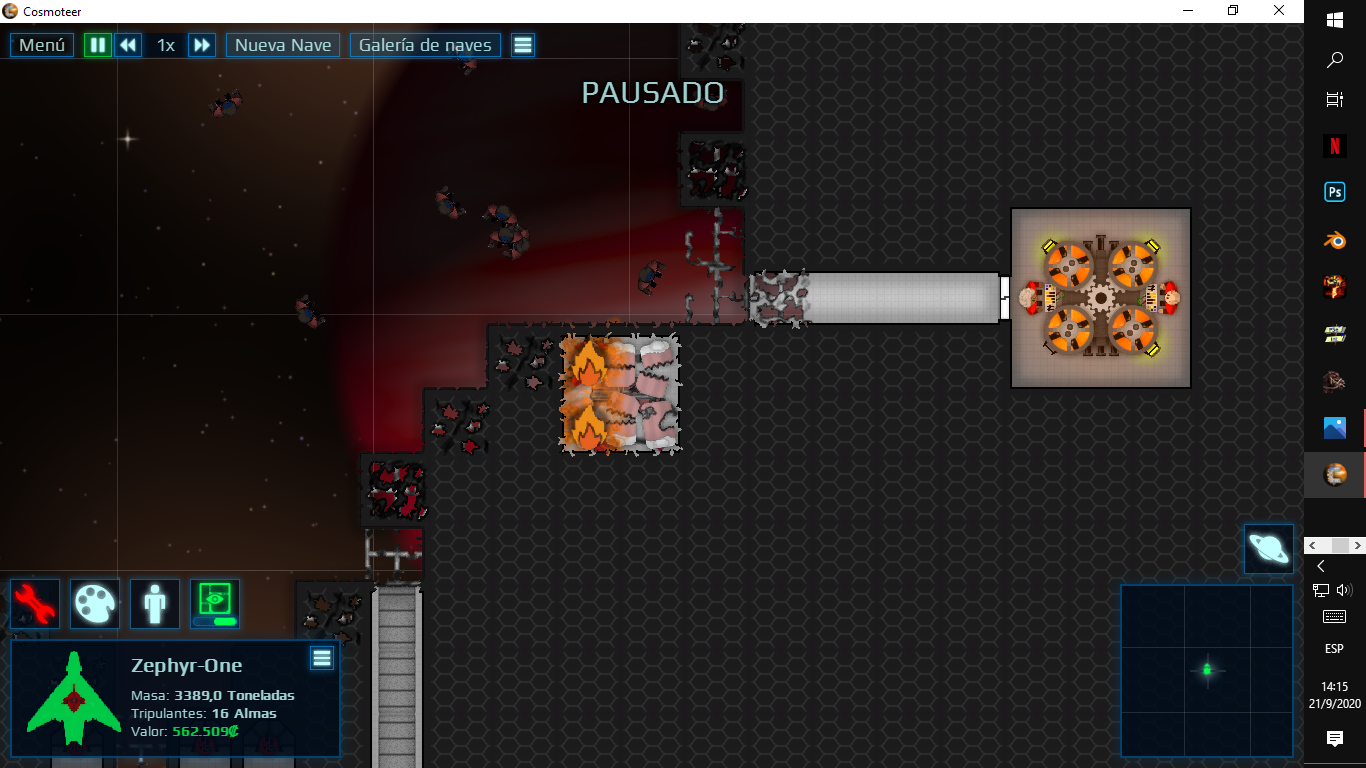
Task: Open the Zephyr-One ship options menu
Action: [321, 657]
